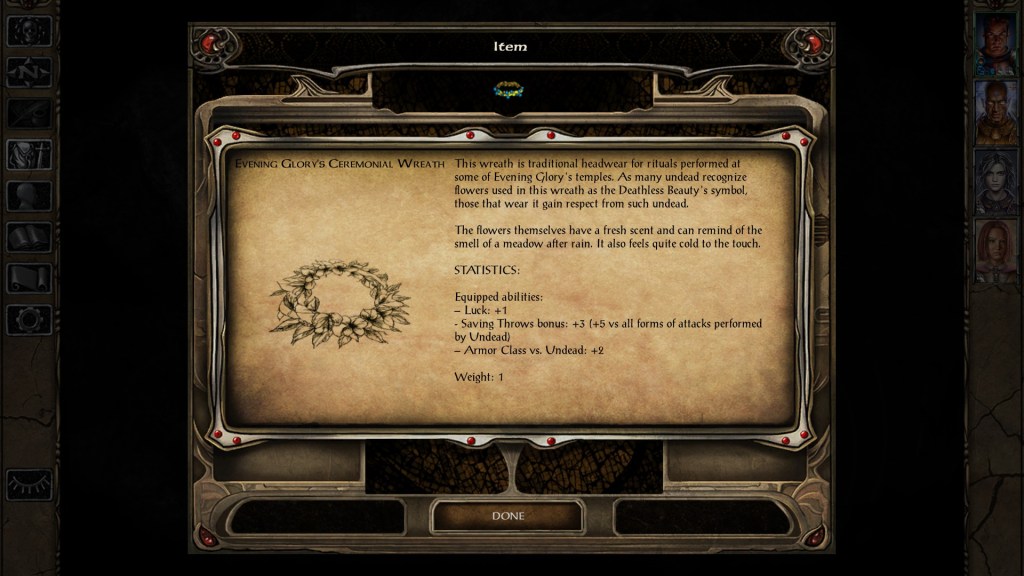Screen dimensions: 1024x576
Task: Select the red-haired woman portrait
Action: (x=996, y=250)
